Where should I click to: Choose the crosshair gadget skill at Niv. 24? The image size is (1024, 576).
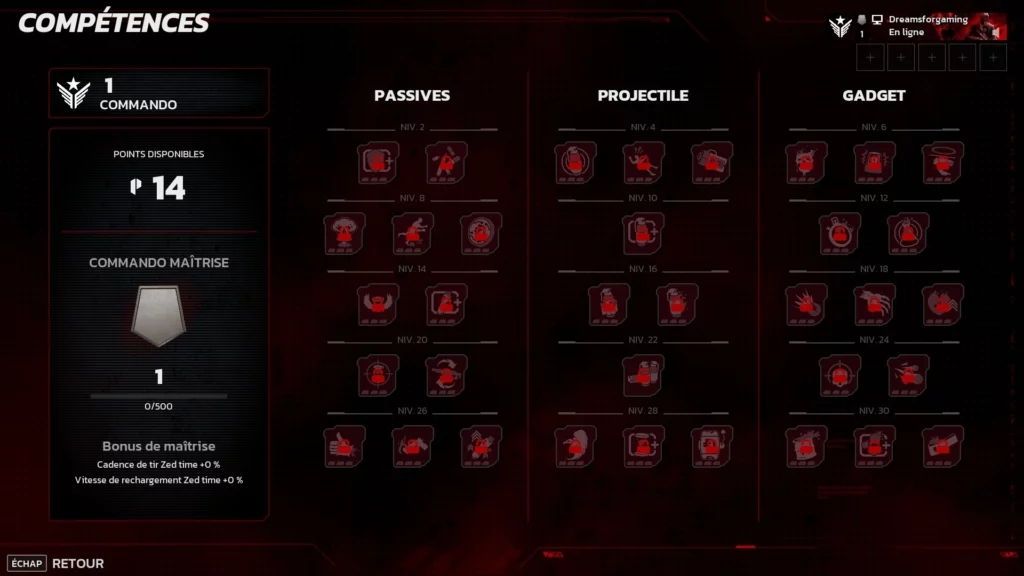point(840,375)
